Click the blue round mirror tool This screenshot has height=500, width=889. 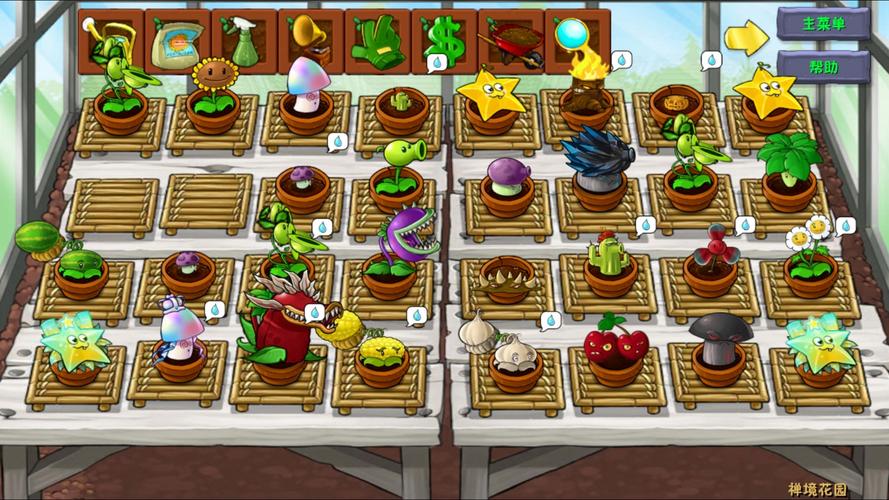[x=576, y=38]
